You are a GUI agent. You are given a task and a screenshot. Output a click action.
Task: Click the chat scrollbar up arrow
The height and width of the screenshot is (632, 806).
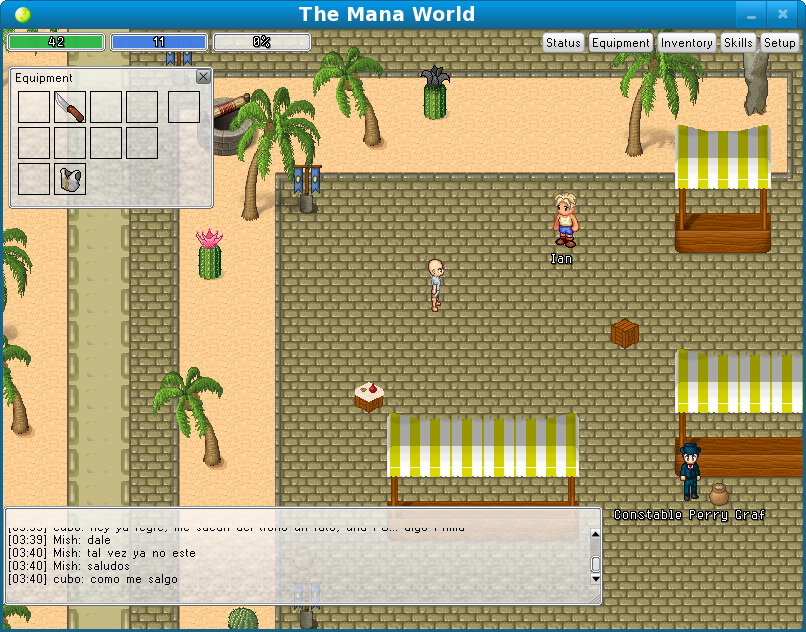[595, 533]
